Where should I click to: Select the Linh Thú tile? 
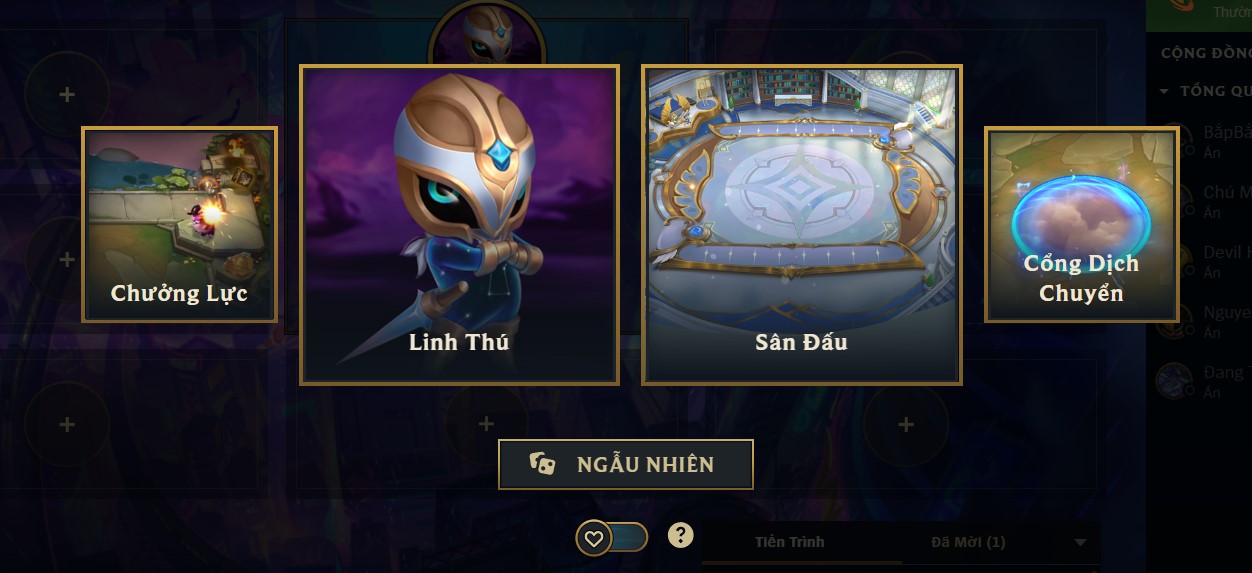tap(459, 225)
